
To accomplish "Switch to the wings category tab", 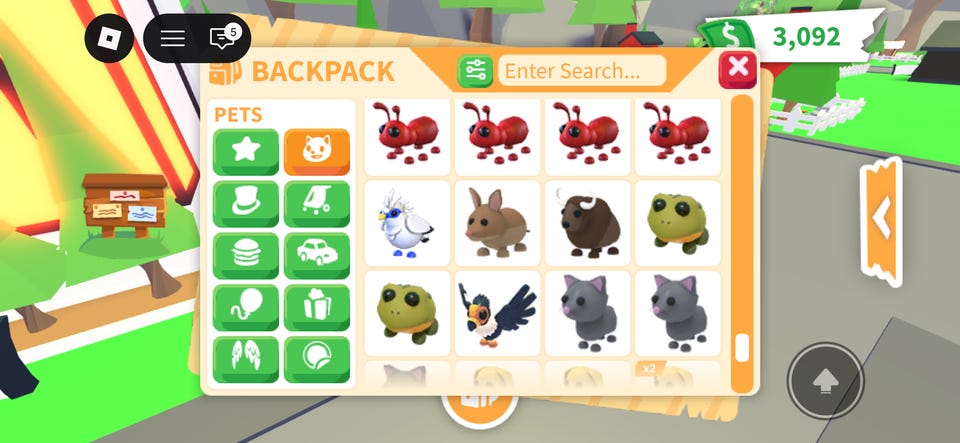I will [x=246, y=360].
